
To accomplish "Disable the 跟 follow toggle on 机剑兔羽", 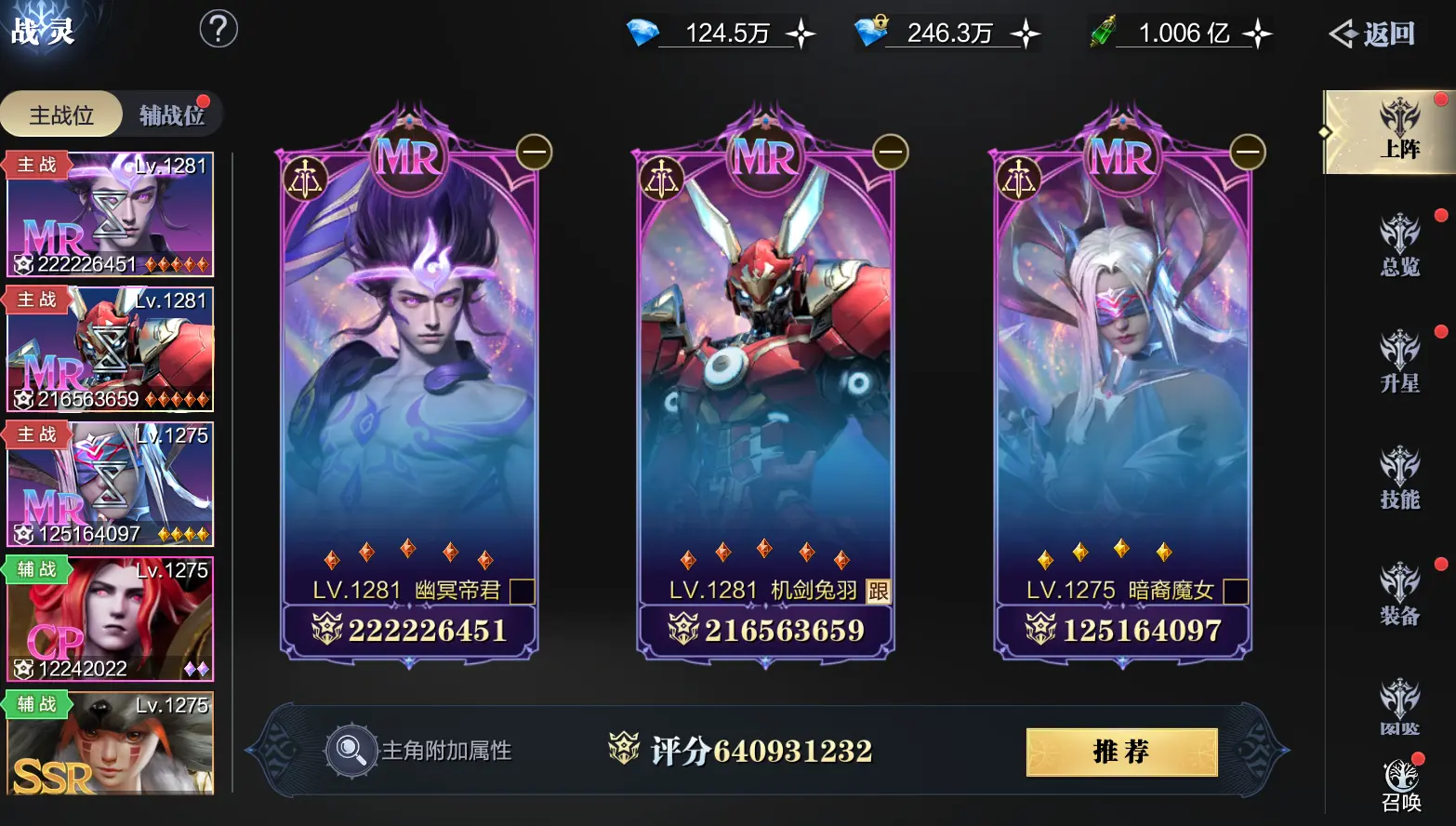I will (878, 592).
